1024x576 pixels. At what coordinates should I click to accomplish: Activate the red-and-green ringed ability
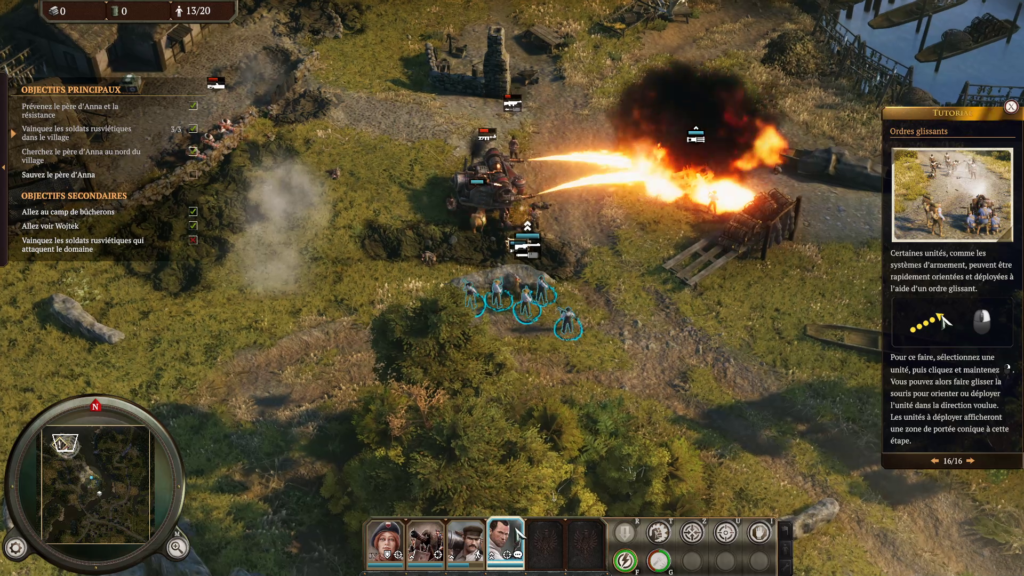[658, 561]
